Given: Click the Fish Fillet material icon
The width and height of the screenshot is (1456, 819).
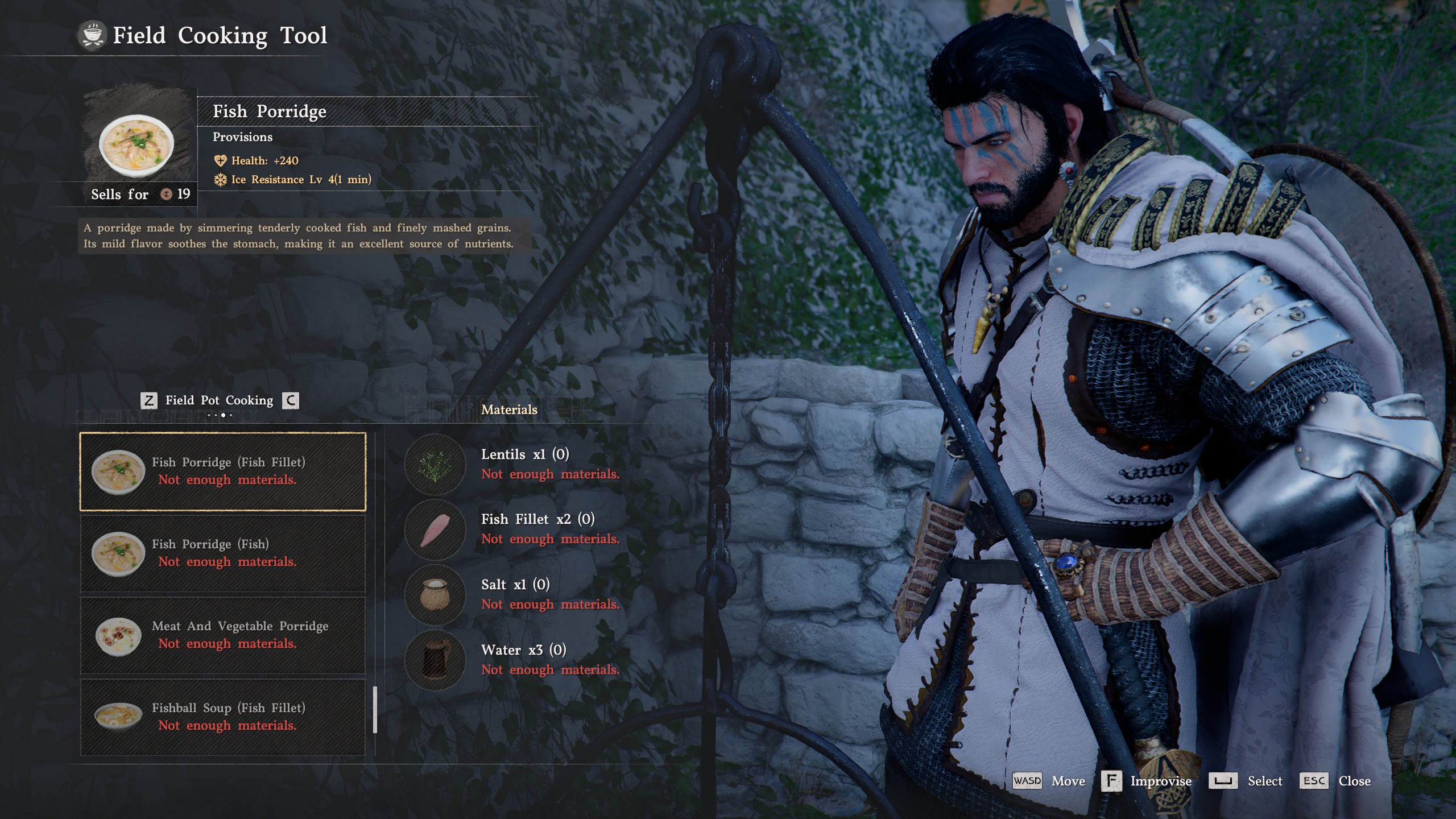Looking at the screenshot, I should click(435, 530).
